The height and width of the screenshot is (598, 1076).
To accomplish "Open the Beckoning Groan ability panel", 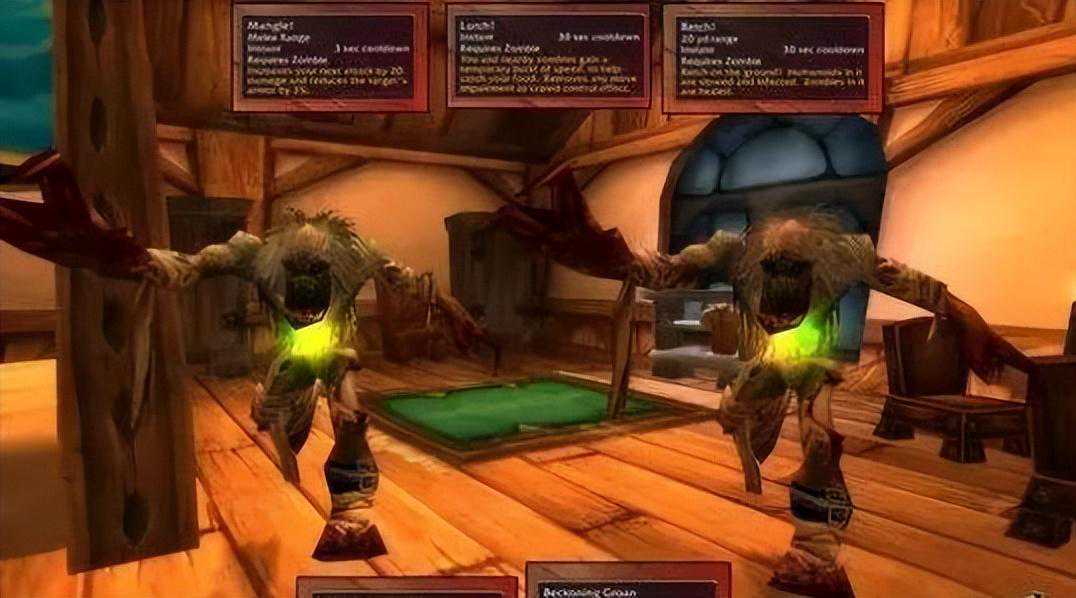I will [x=627, y=581].
